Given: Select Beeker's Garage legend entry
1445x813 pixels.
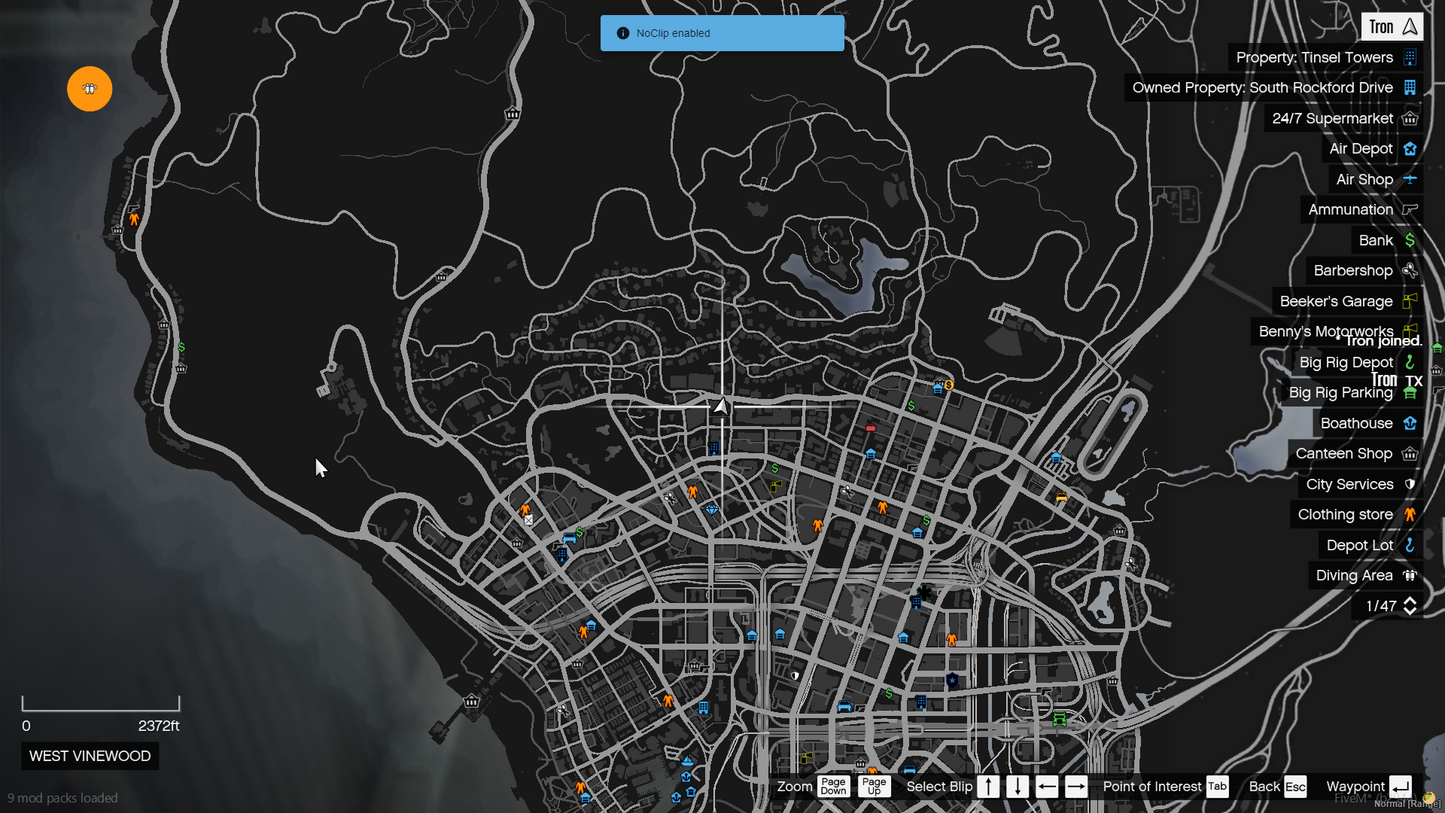Looking at the screenshot, I should pos(1336,302).
